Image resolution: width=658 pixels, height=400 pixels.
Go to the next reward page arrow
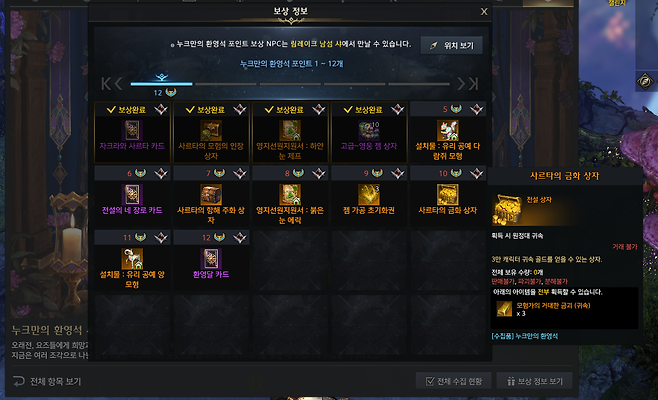coord(467,84)
